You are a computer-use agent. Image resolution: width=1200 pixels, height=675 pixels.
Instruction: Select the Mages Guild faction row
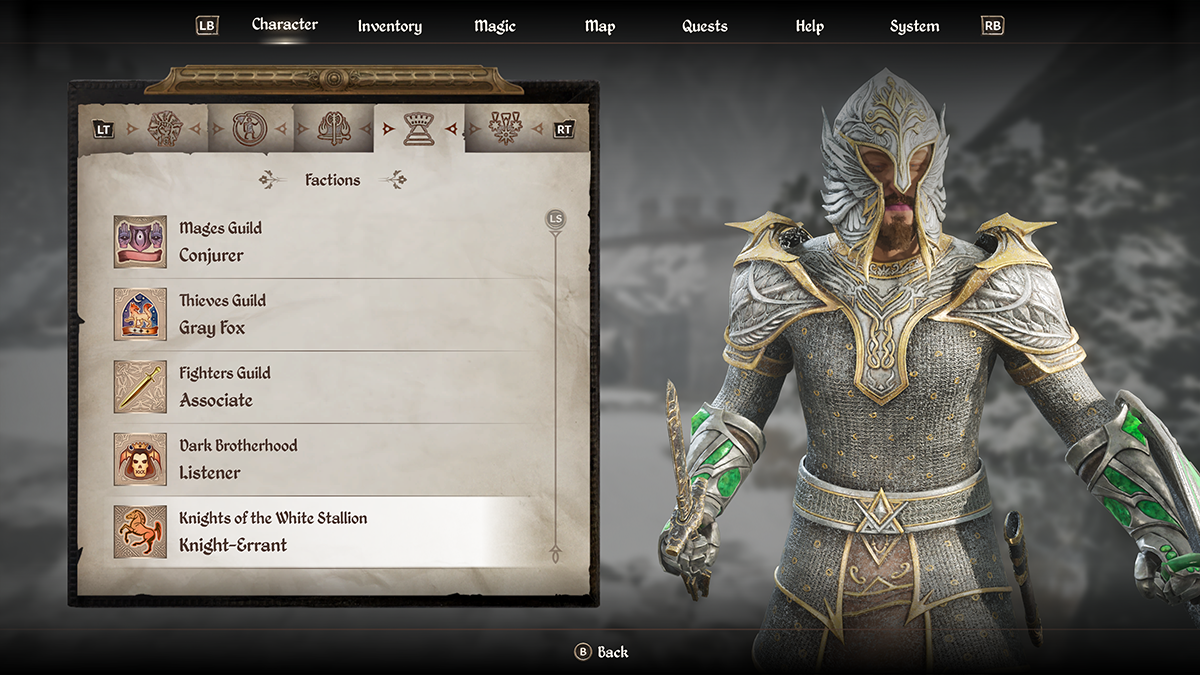coord(330,242)
